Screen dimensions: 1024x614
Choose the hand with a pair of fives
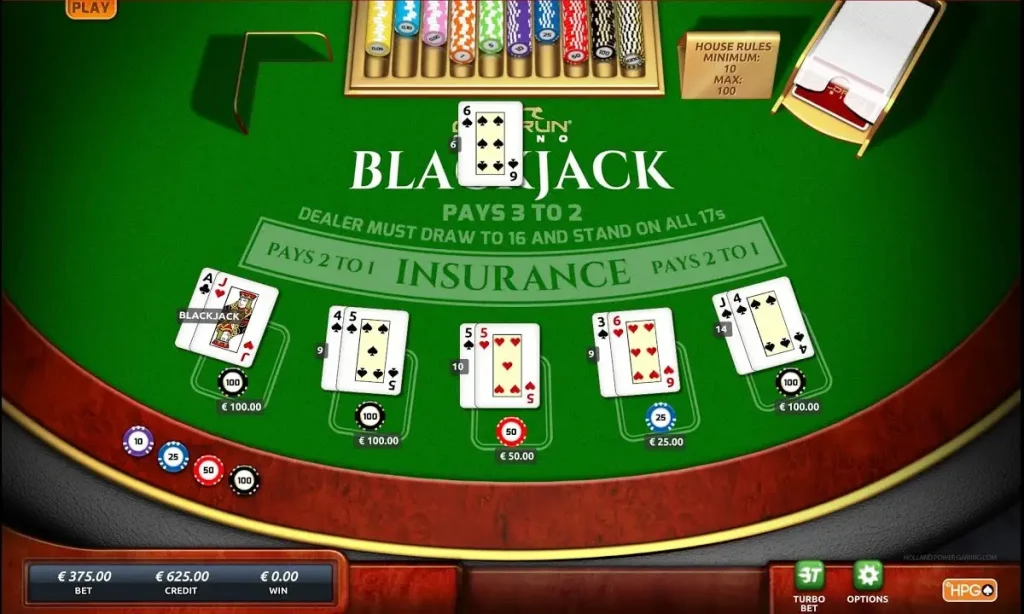[x=500, y=366]
